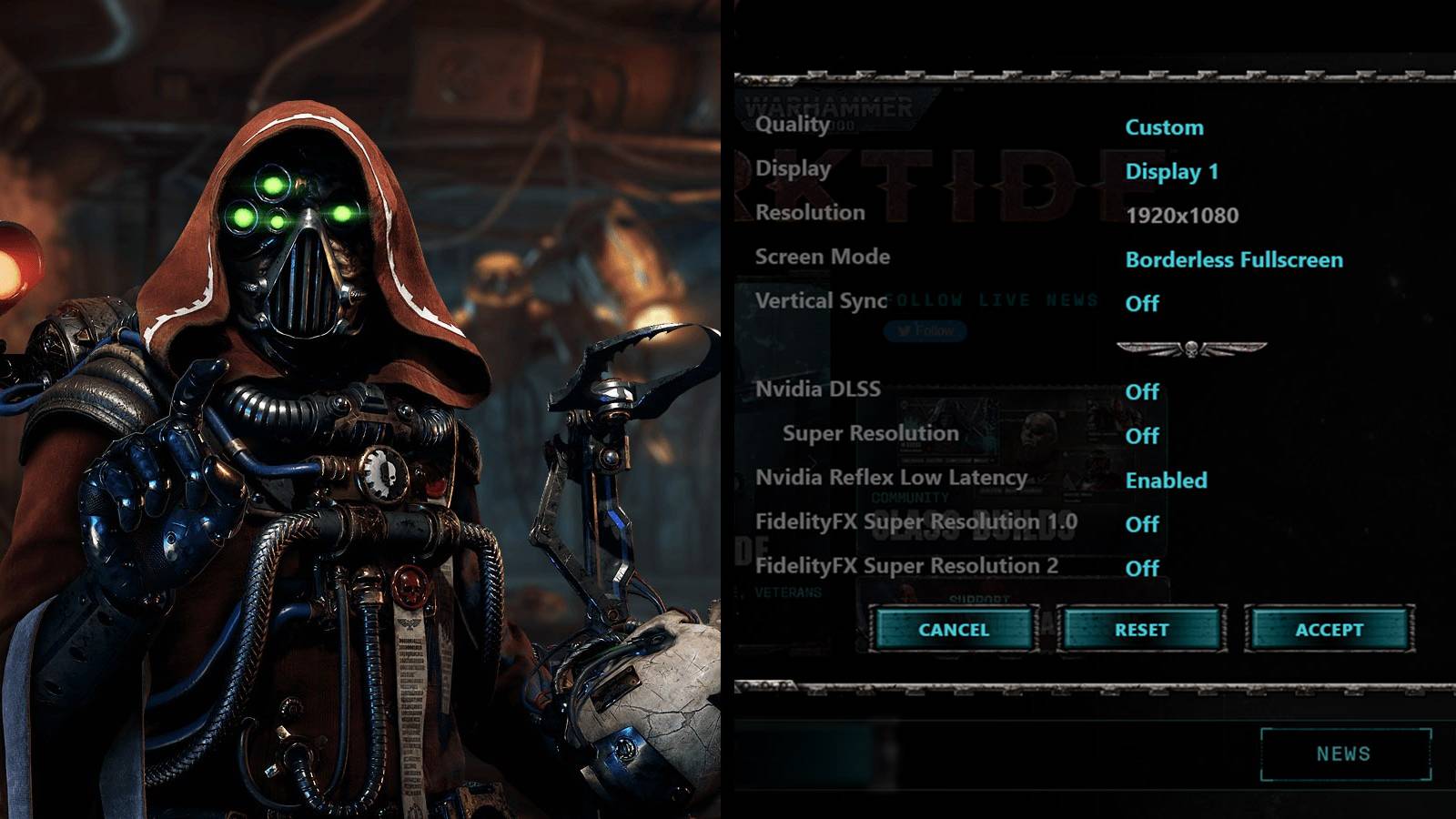The image size is (1456, 819).
Task: Disable Nvidia Reflex Low Latency
Action: click(x=1167, y=480)
